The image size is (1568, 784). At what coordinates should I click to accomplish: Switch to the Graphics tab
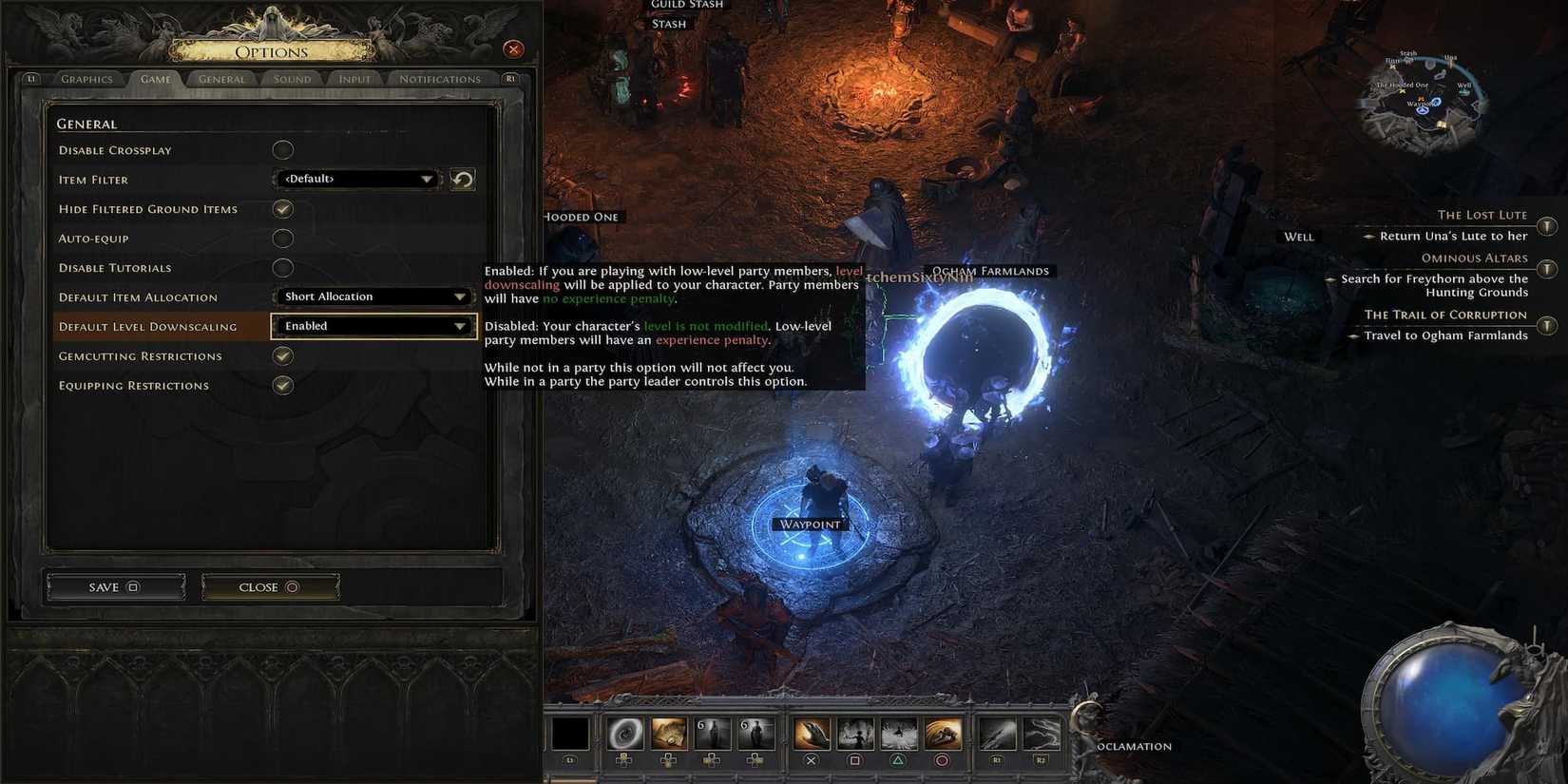coord(86,79)
